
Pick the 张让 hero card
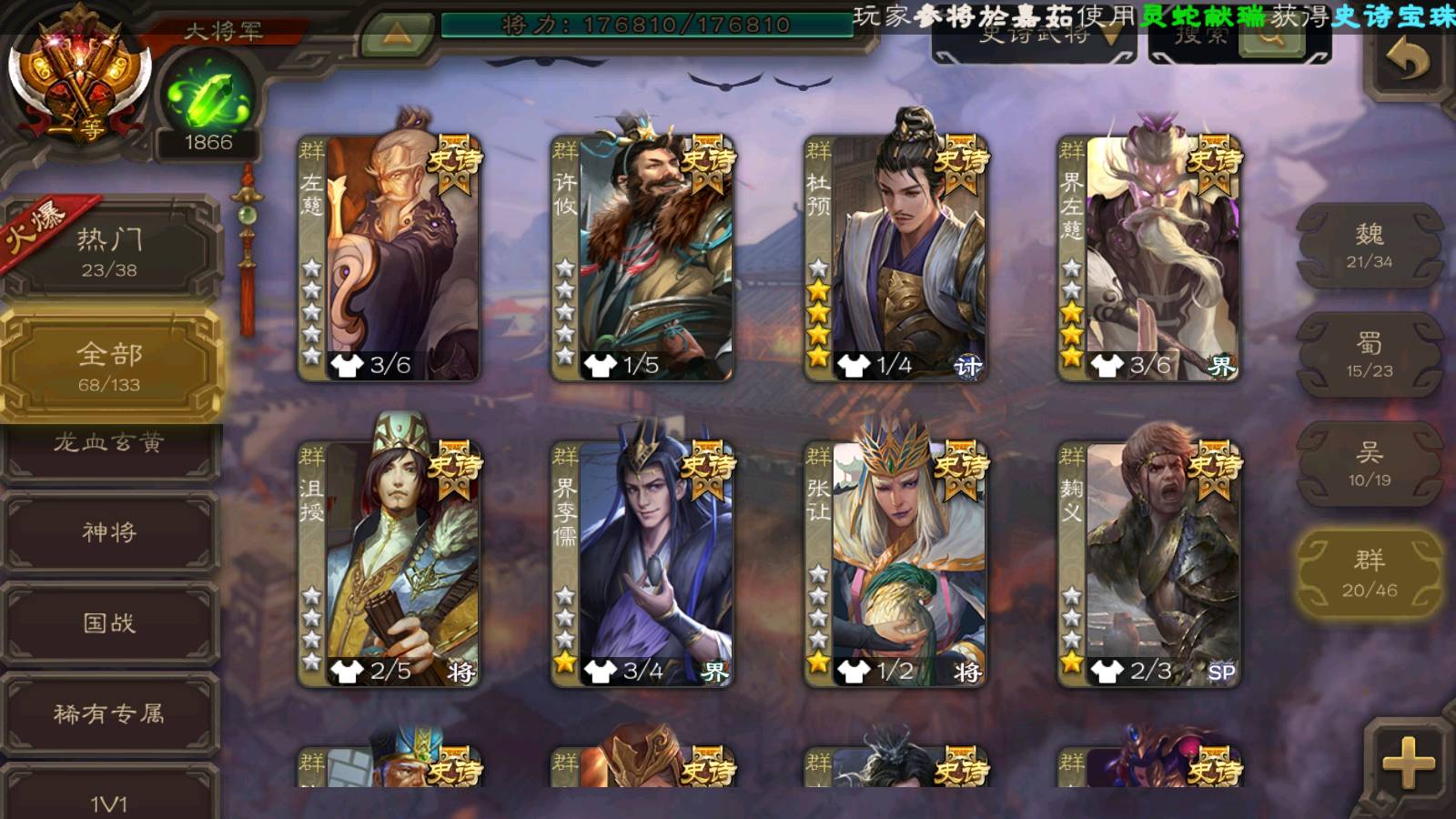[x=895, y=563]
